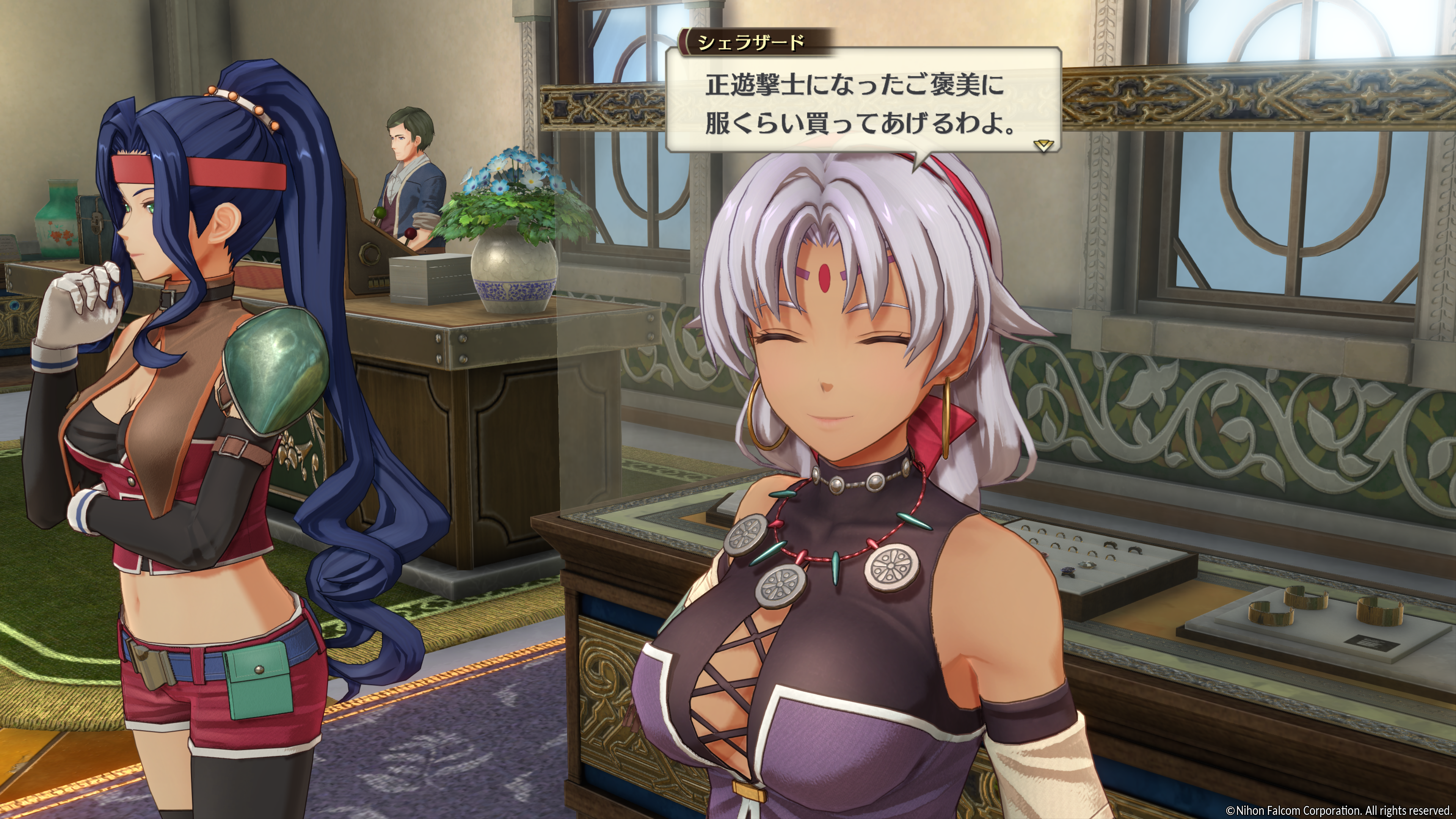
Task: Advance dialogue with the gold arrow indicator
Action: pyautogui.click(x=1043, y=145)
